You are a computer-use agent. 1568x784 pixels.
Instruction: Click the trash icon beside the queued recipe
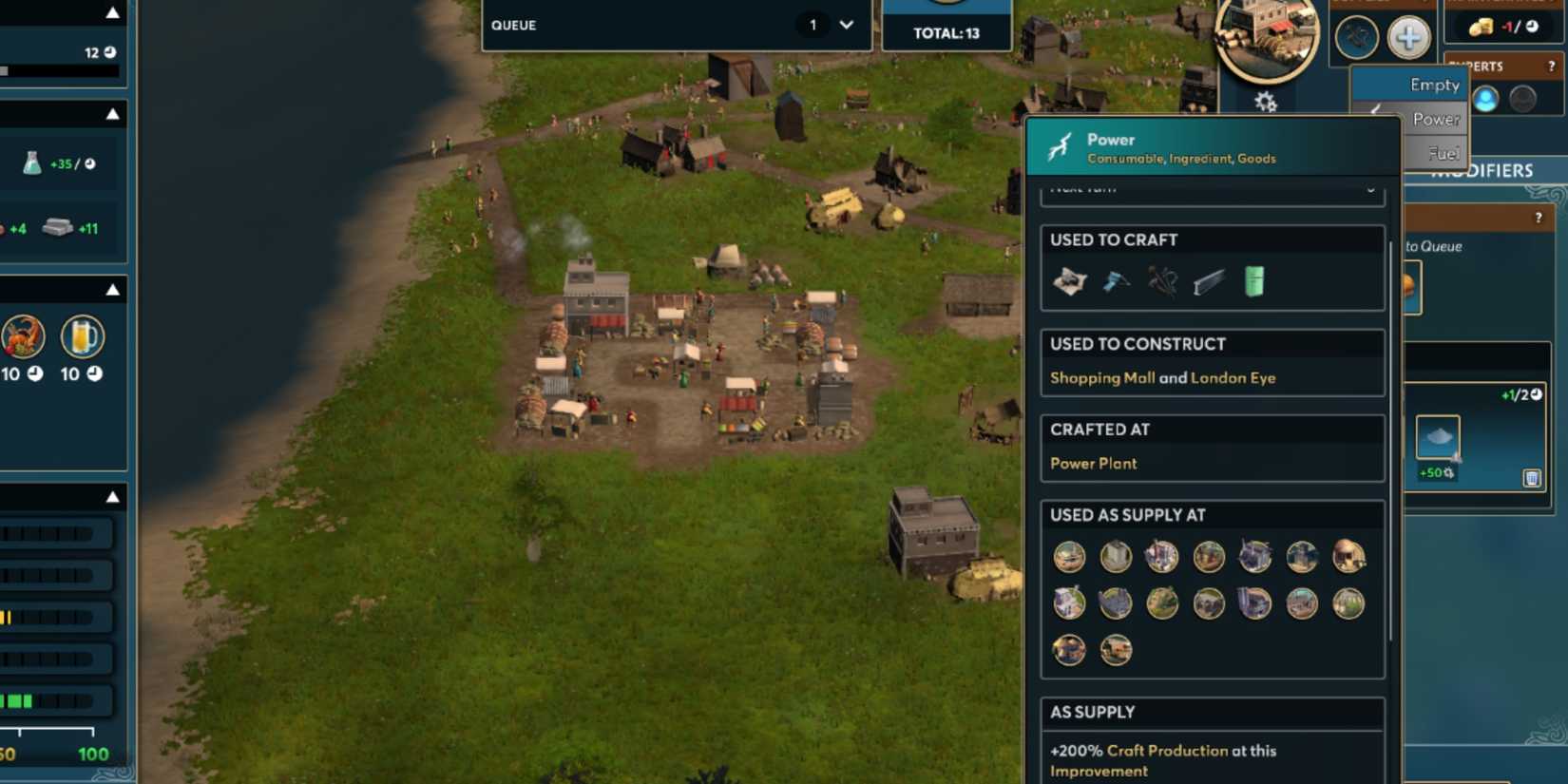[1532, 478]
